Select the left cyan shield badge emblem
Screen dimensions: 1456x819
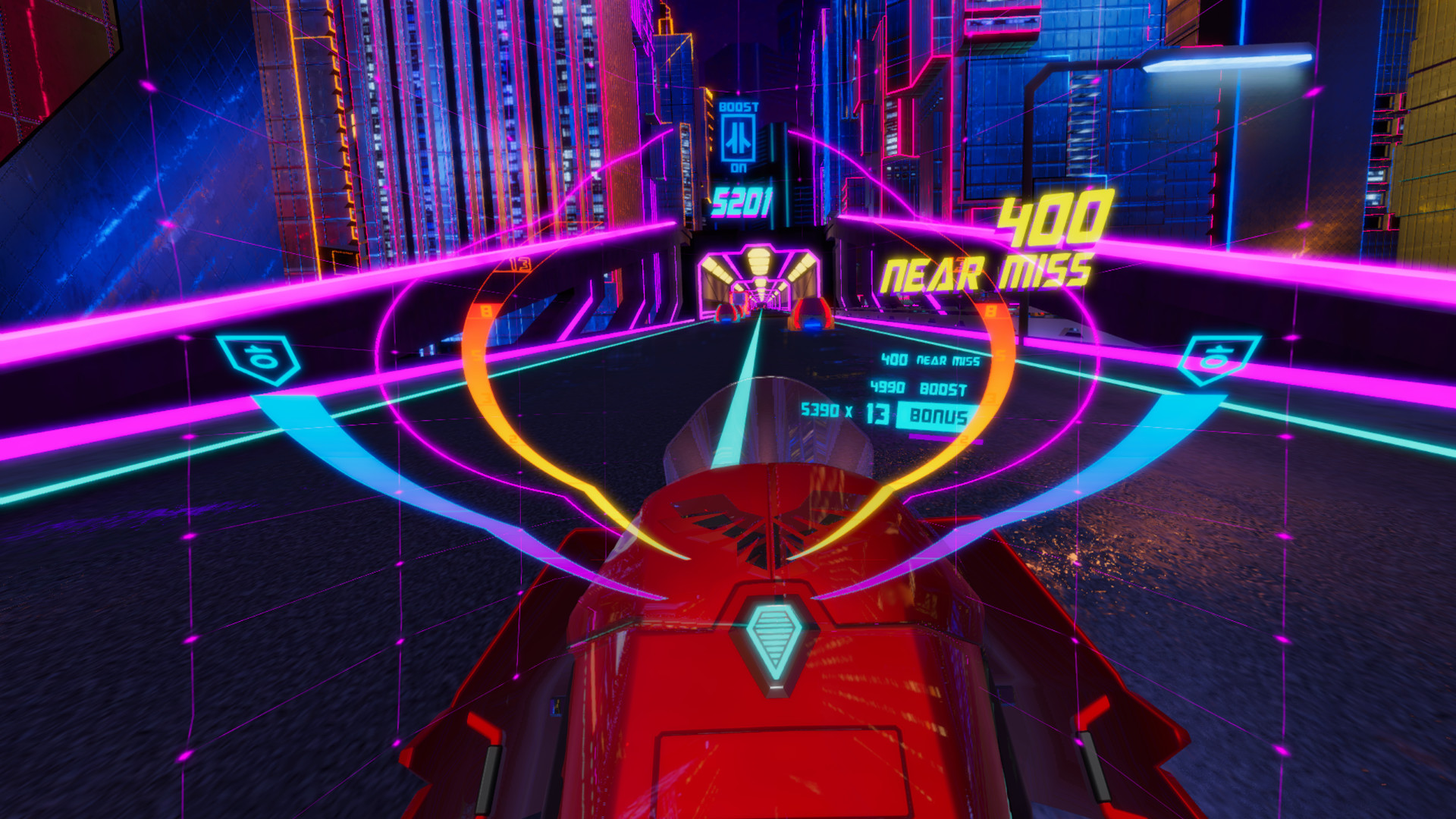click(x=258, y=354)
